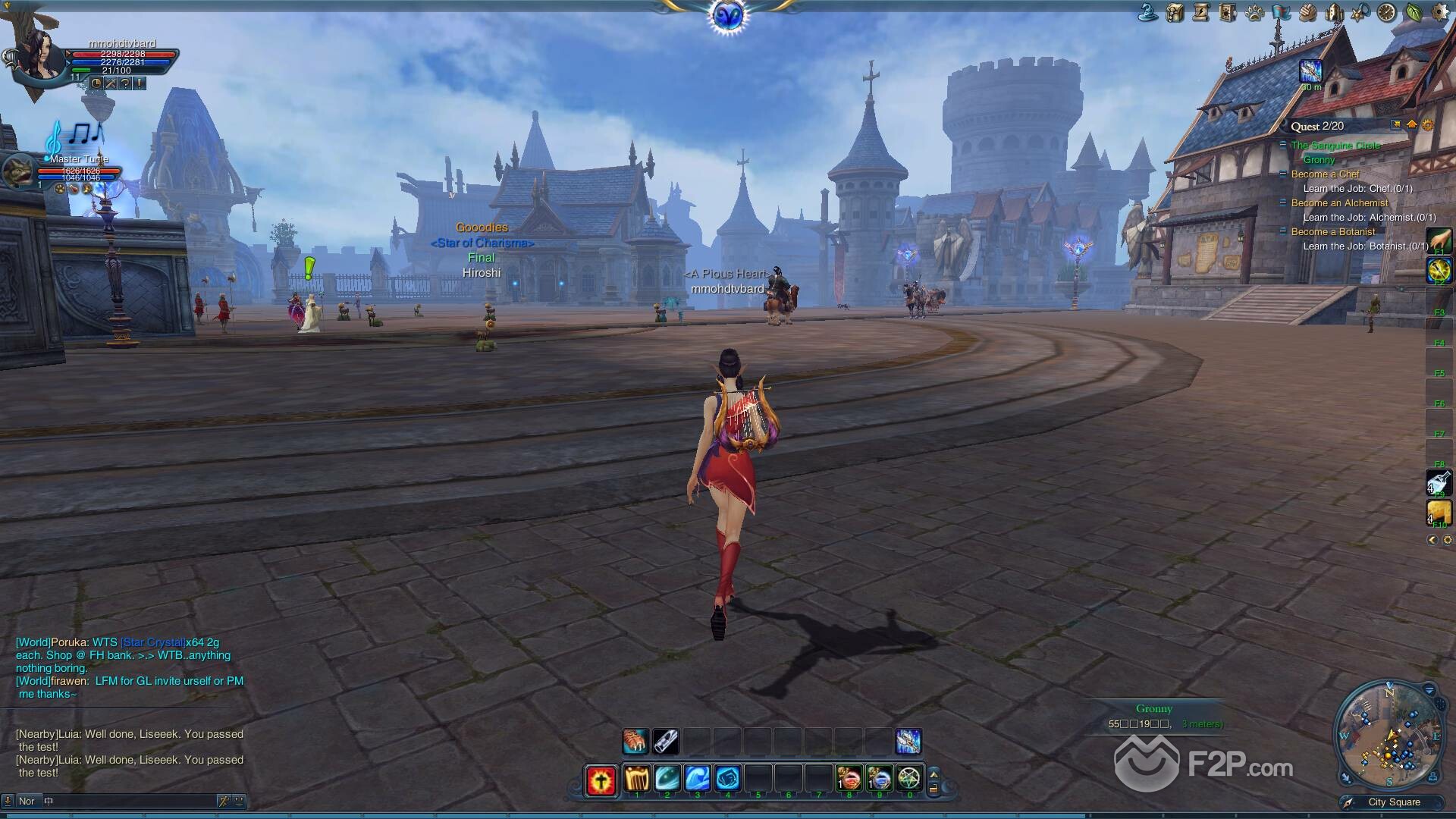Image resolution: width=1456 pixels, height=819 pixels.
Task: Click the quest tracker settings gear
Action: tap(1428, 125)
